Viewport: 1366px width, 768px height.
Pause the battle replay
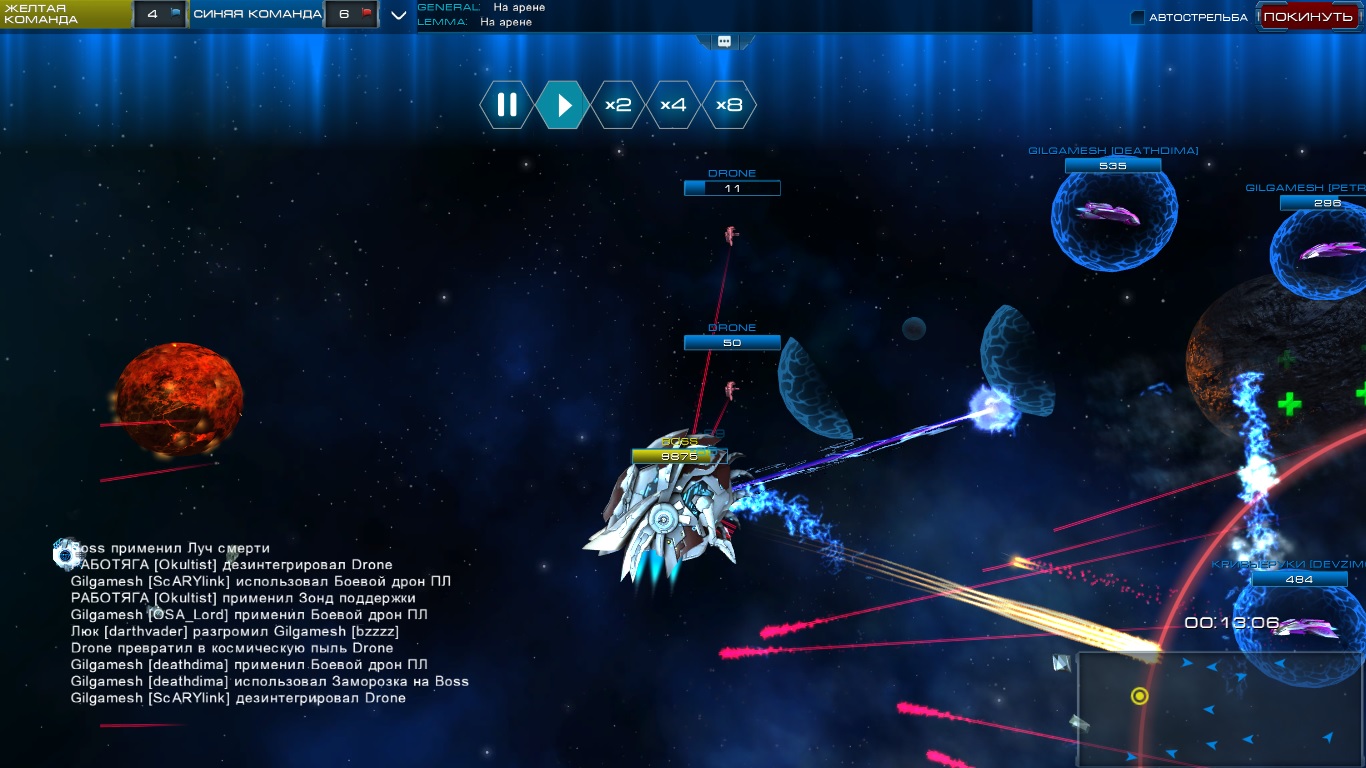point(507,105)
